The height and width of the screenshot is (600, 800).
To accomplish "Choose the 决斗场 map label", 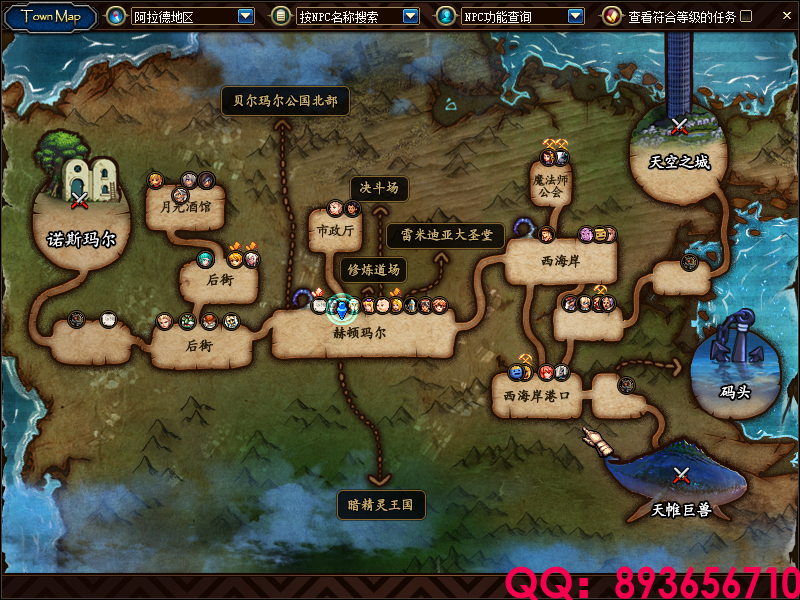I will (379, 188).
